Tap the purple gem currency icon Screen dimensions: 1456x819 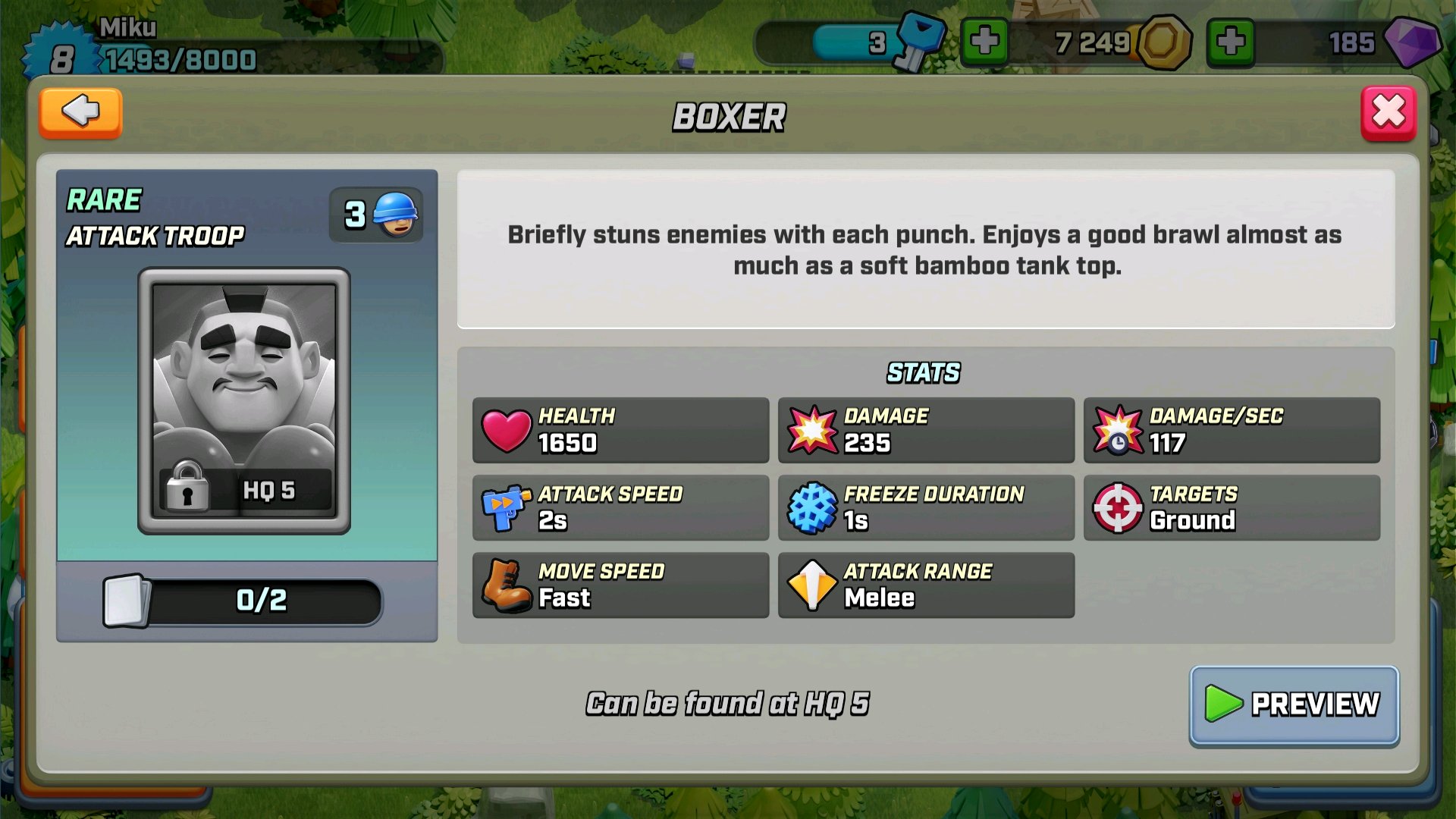pos(1412,42)
